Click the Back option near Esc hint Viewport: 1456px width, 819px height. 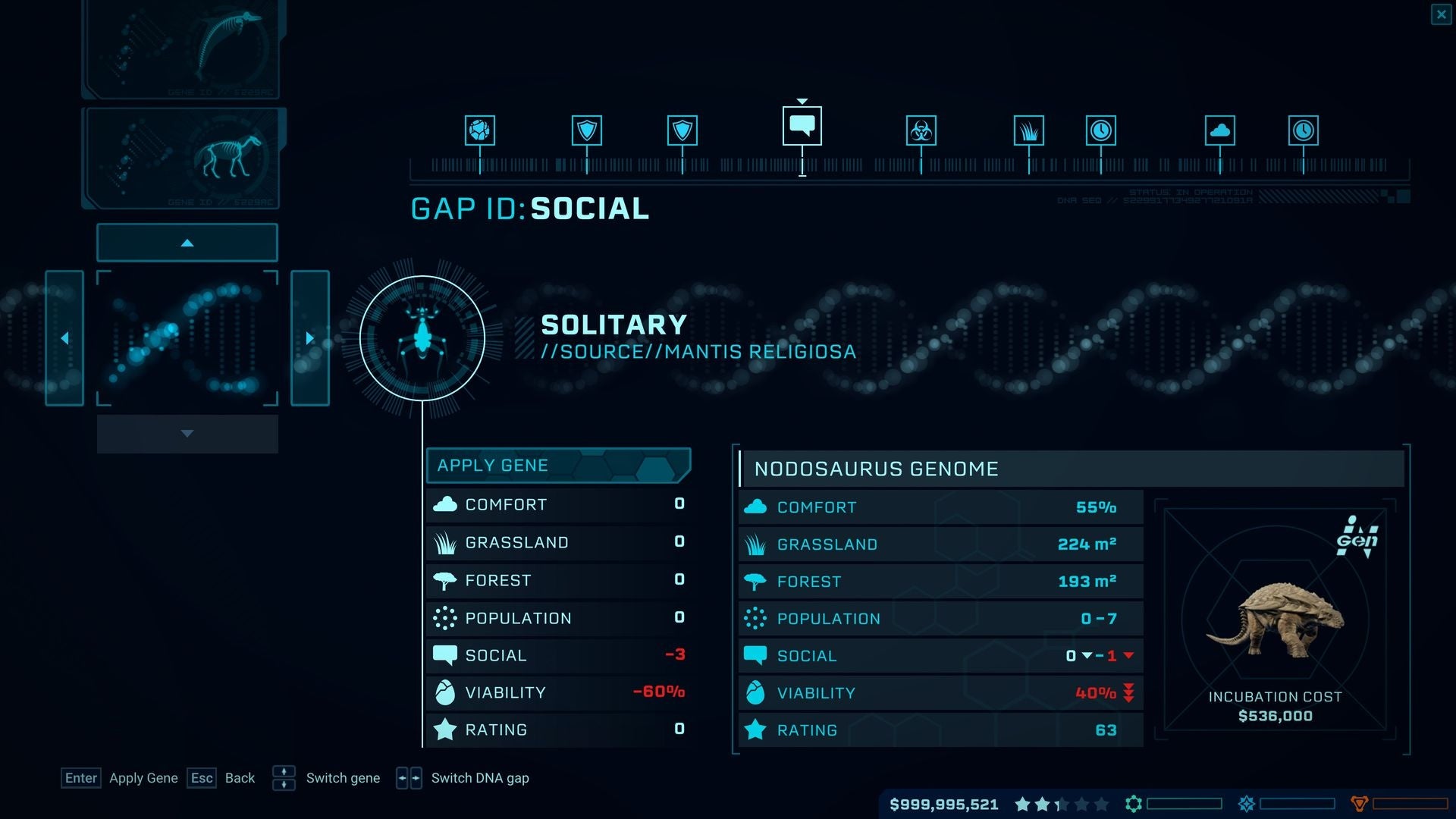pyautogui.click(x=240, y=777)
